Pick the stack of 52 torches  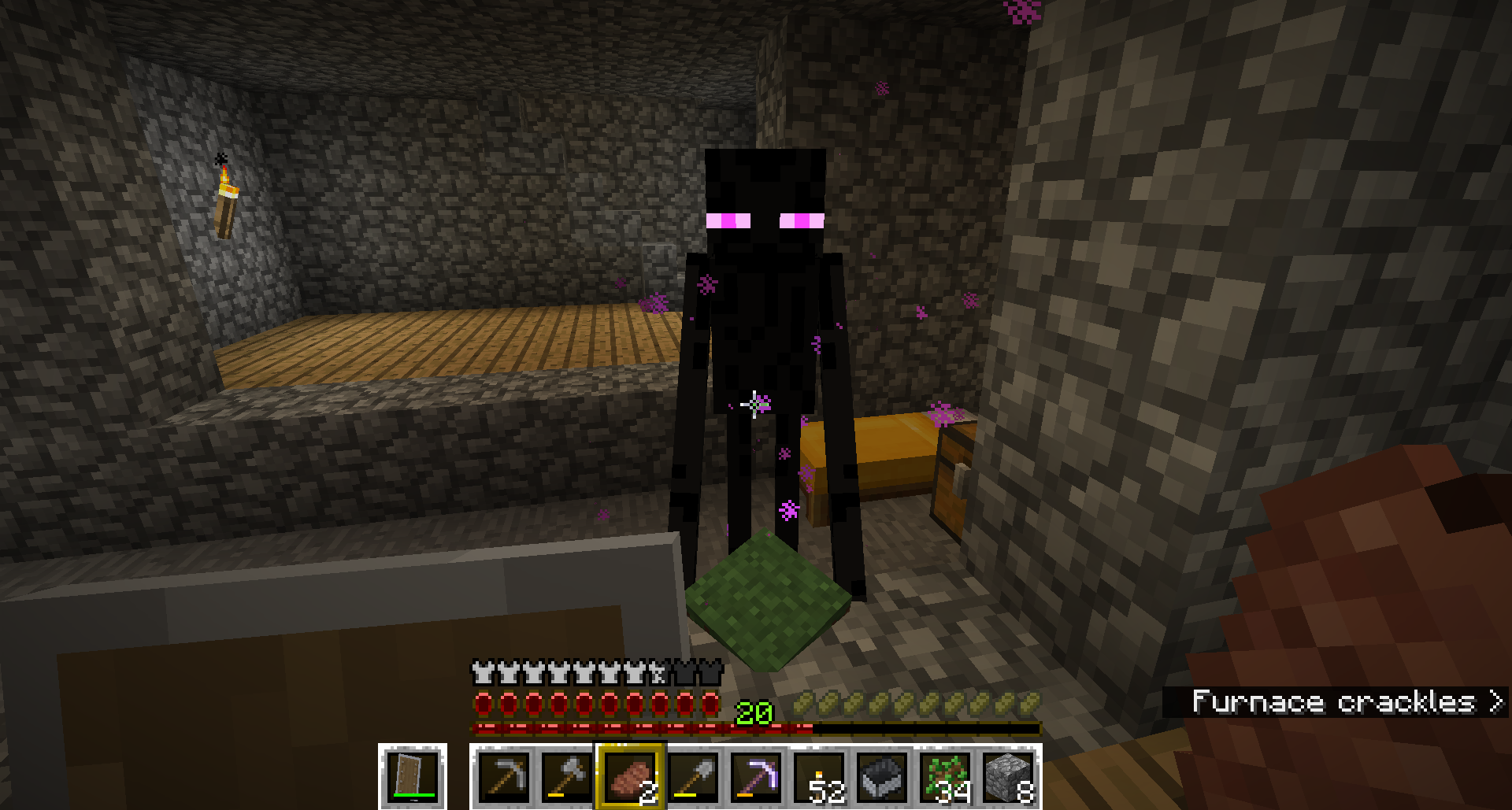tap(820, 776)
